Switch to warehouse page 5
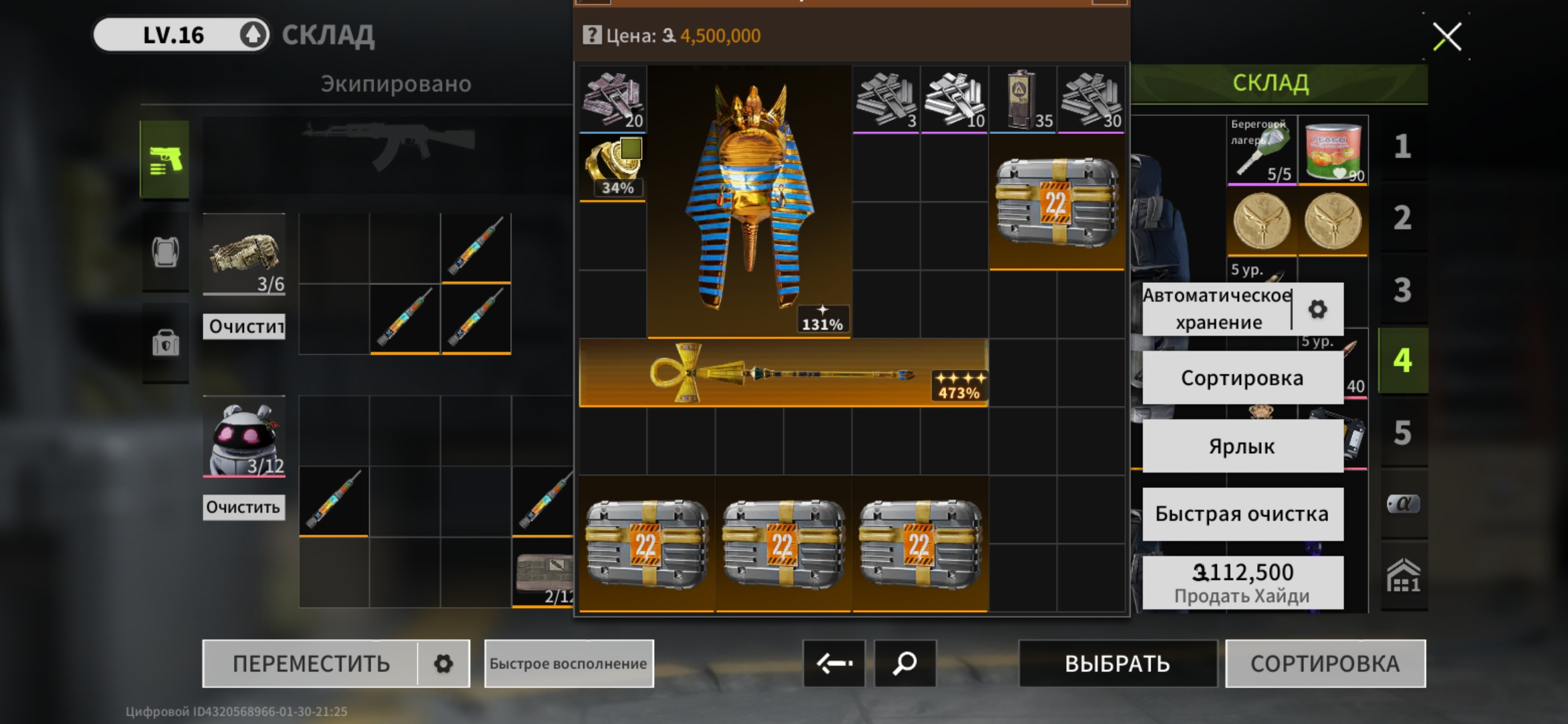 (1402, 433)
